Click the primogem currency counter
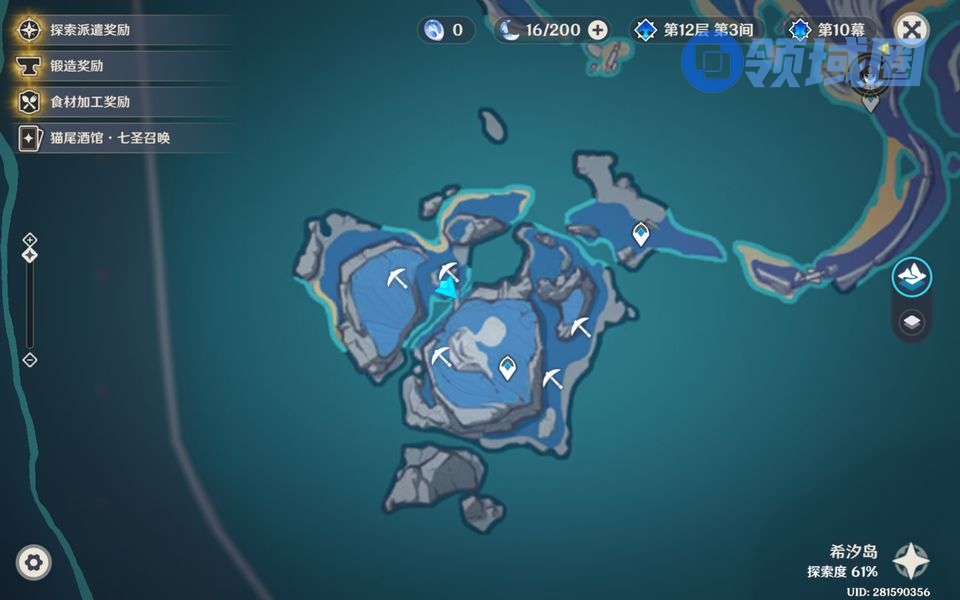Image resolution: width=960 pixels, height=600 pixels. click(x=445, y=30)
